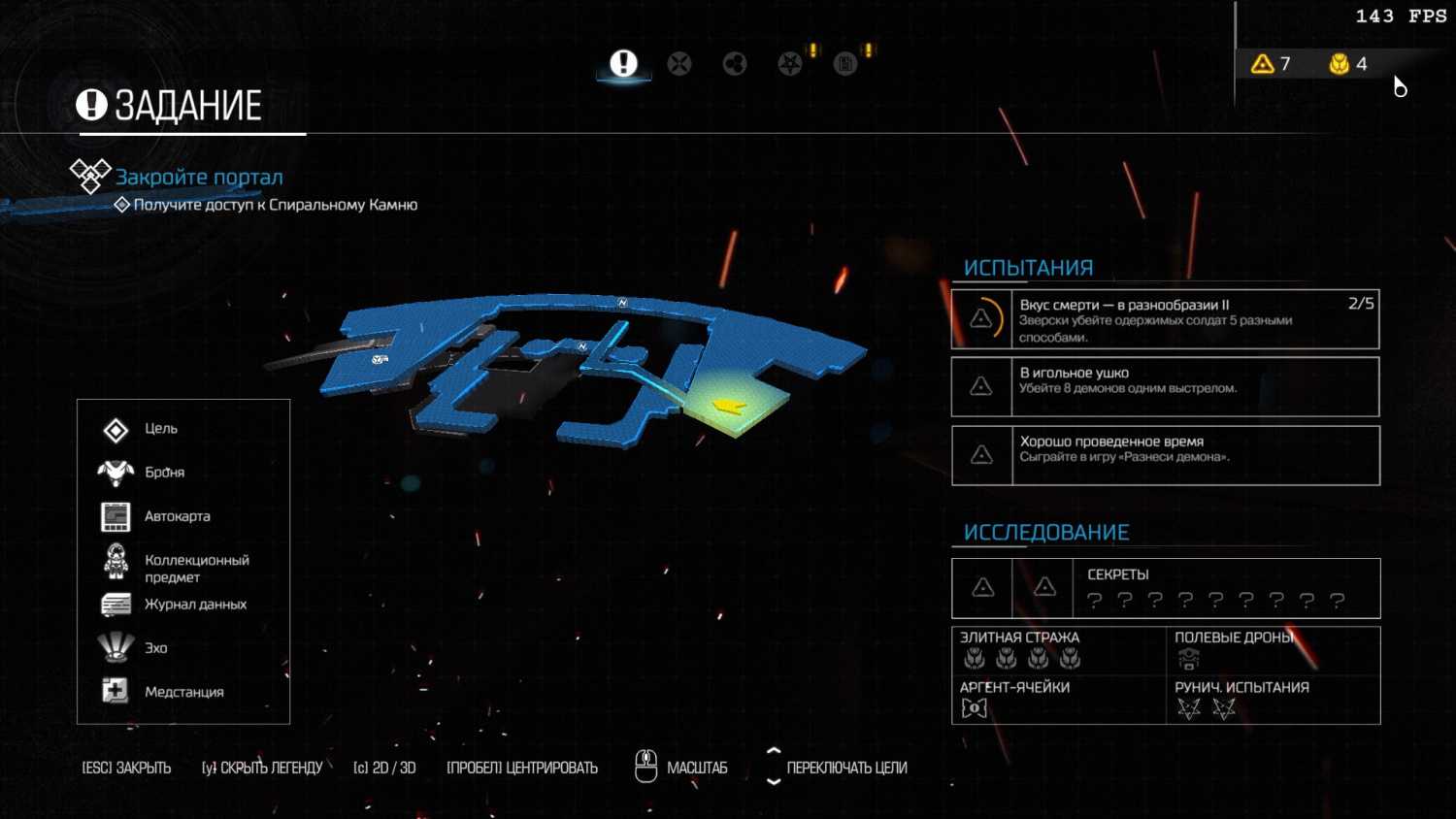Open the Praetor suit three-circles tab
Screen dimensions: 1456x819
(735, 64)
